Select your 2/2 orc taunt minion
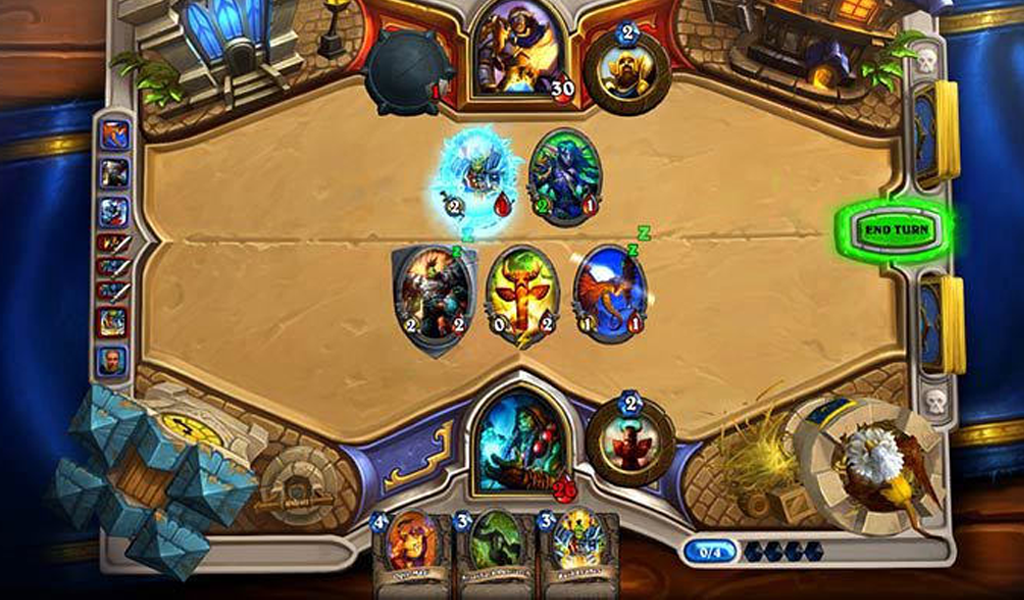Viewport: 1024px width, 600px height. [x=434, y=295]
